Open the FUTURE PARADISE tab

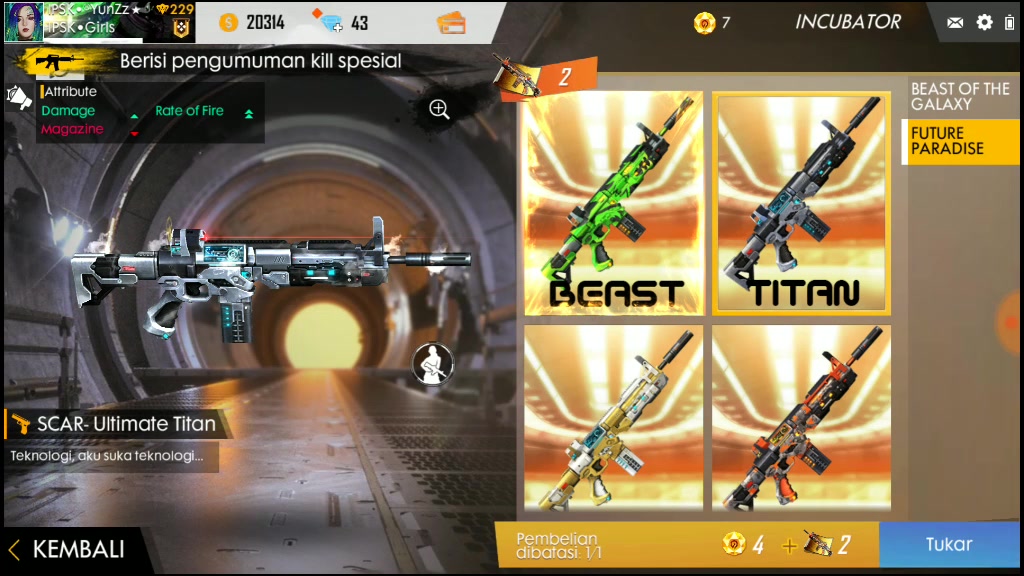960,141
